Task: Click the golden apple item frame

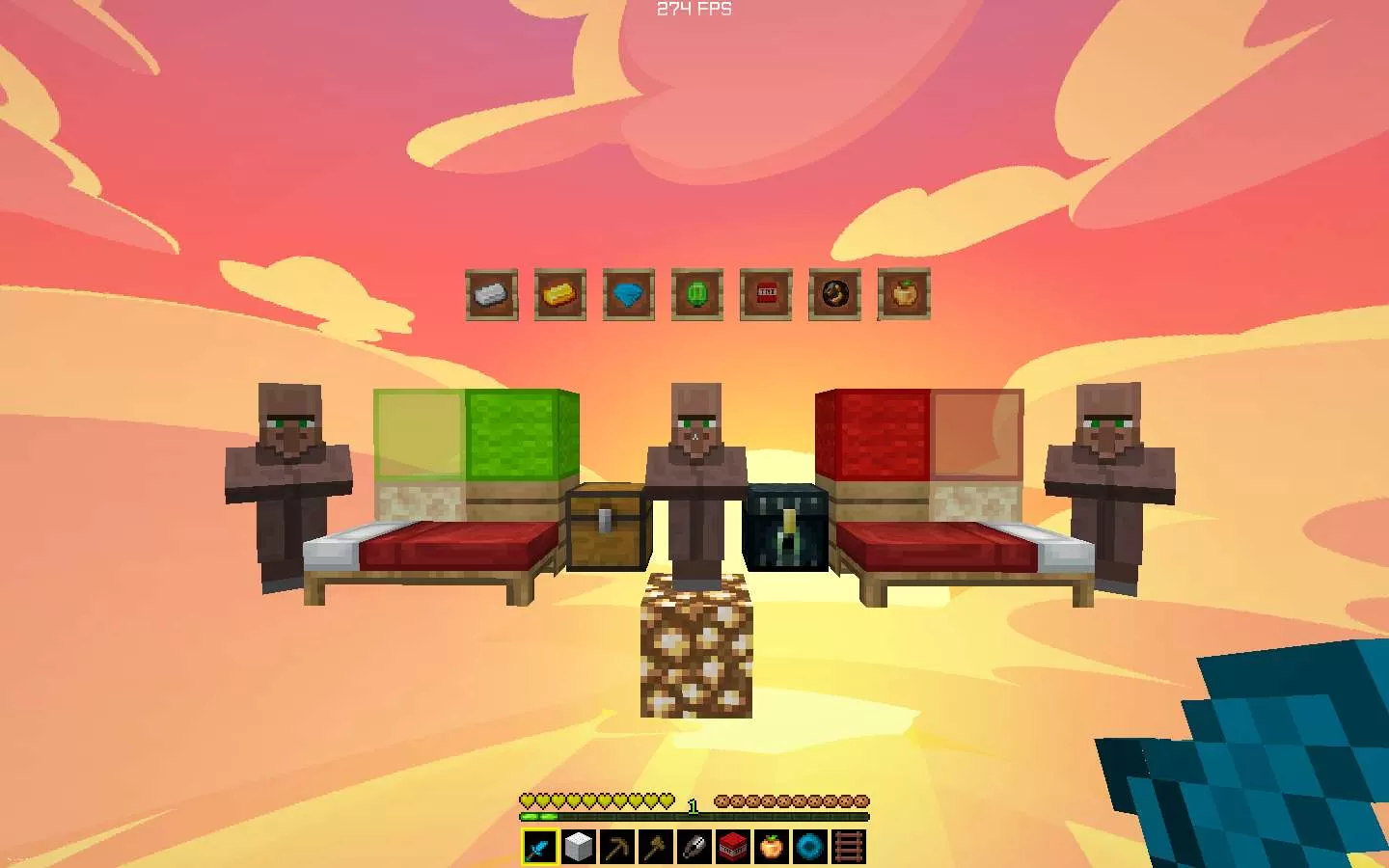Action: [902, 295]
